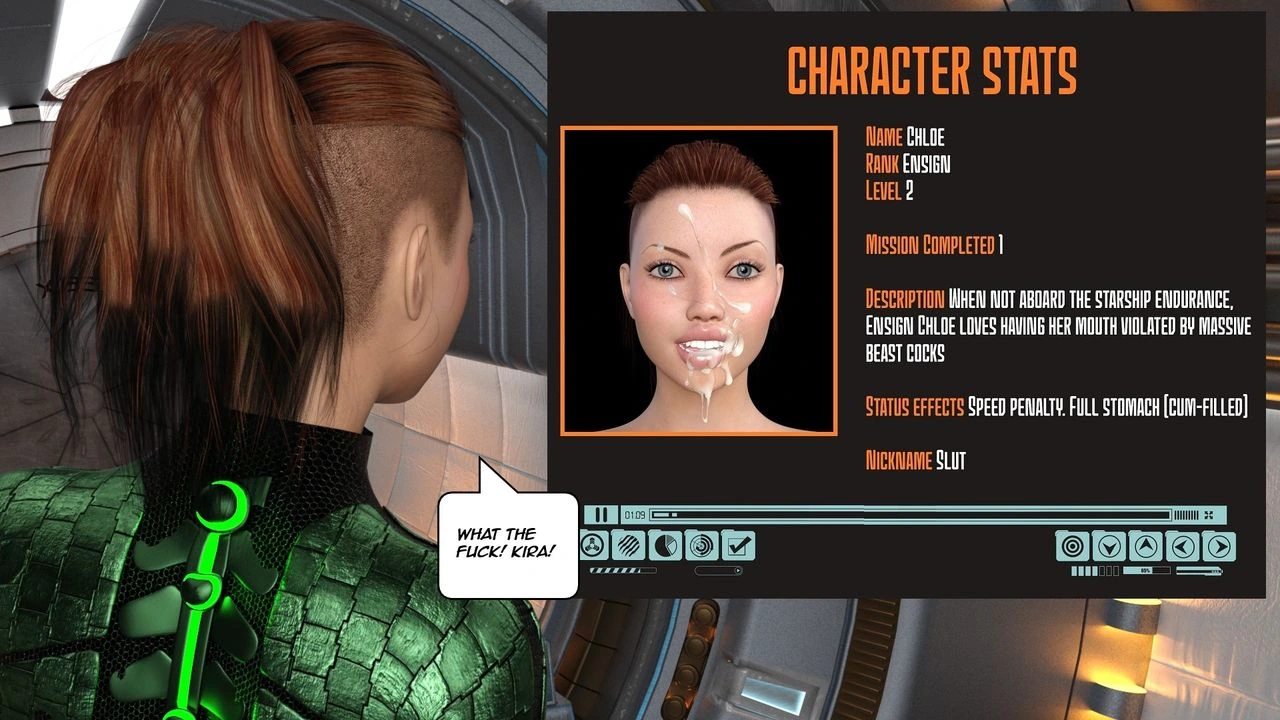Open the diagonal stripes folder icon
This screenshot has height=720, width=1280.
click(x=630, y=546)
